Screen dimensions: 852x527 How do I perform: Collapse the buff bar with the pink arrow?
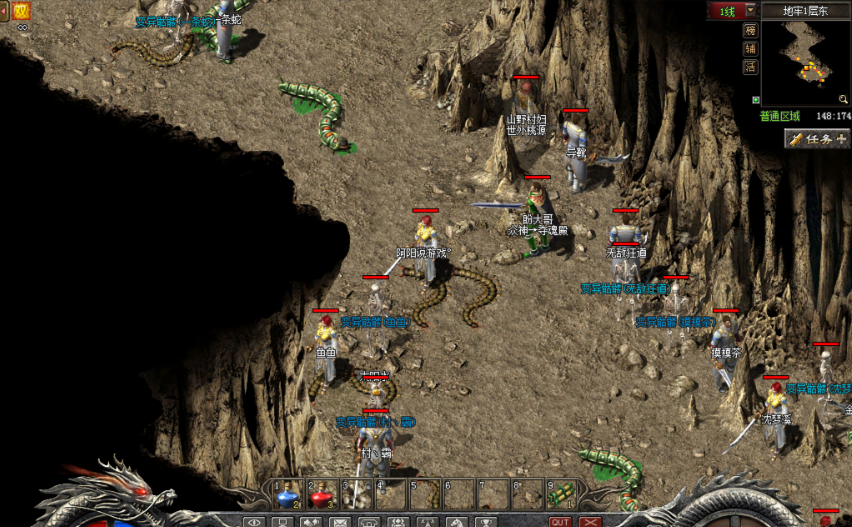3,12
